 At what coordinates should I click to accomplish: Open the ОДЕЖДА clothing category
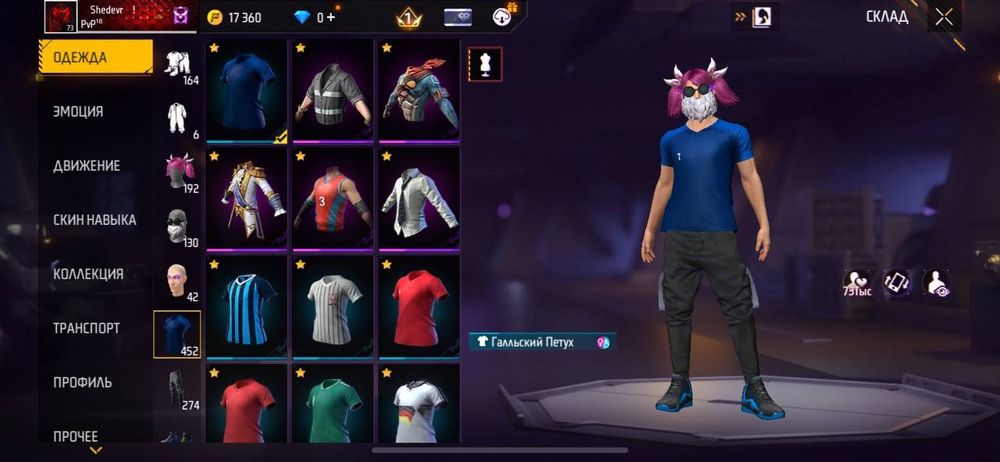point(96,57)
